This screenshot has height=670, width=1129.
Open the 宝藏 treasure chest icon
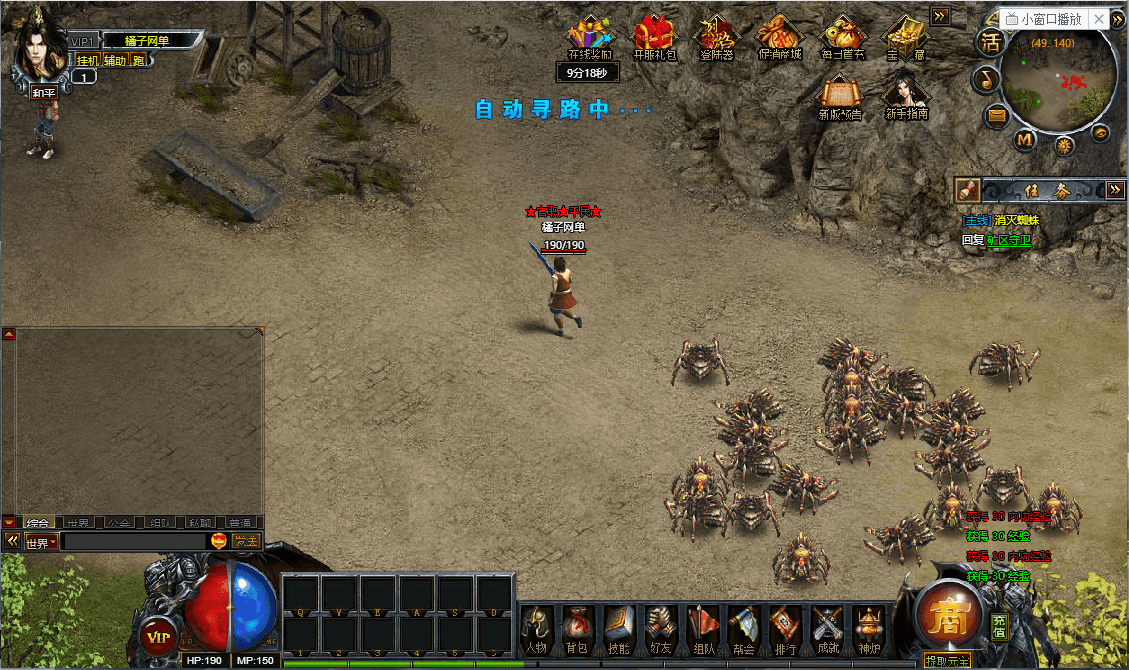pos(906,38)
